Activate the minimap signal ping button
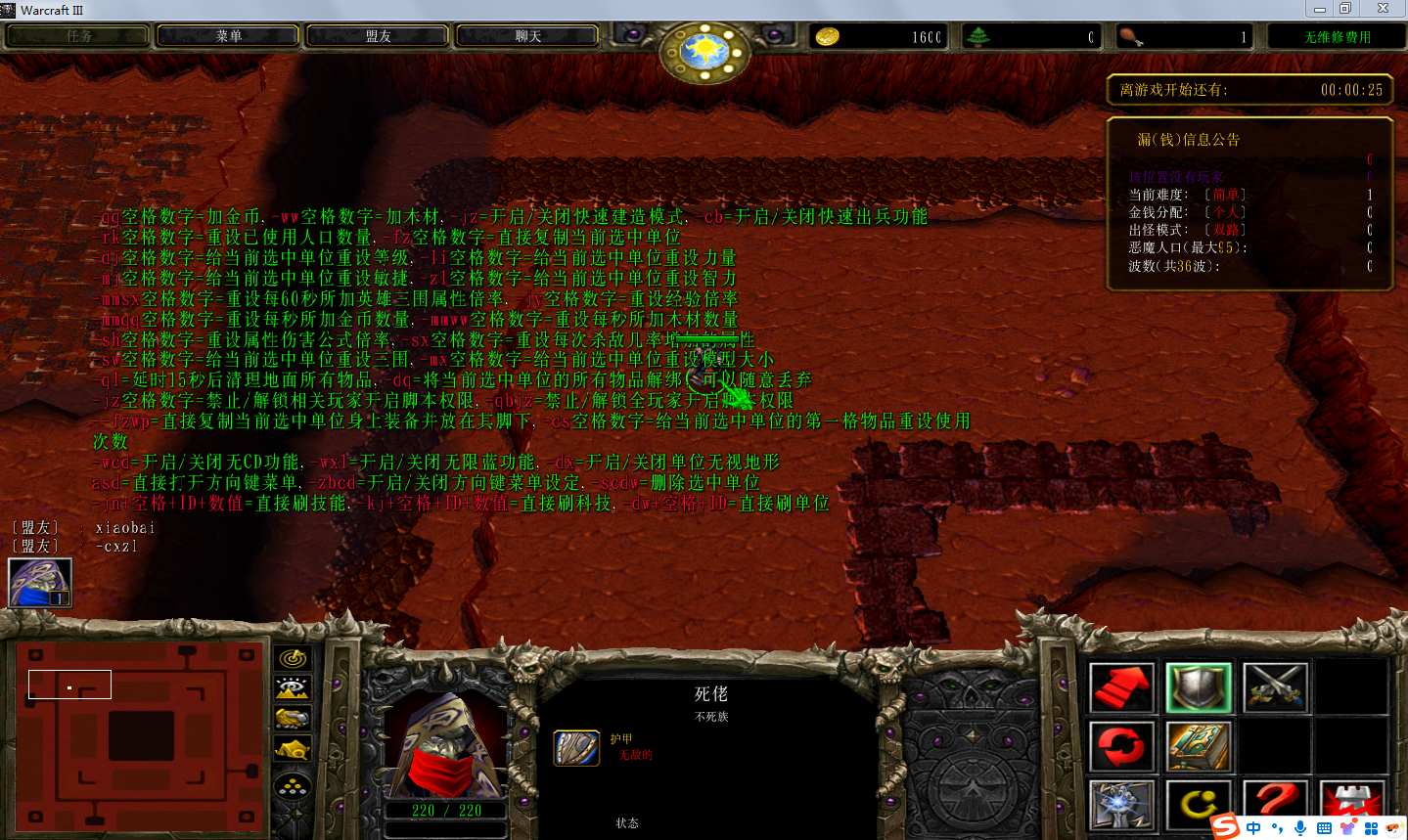This screenshot has height=840, width=1408. (x=293, y=659)
